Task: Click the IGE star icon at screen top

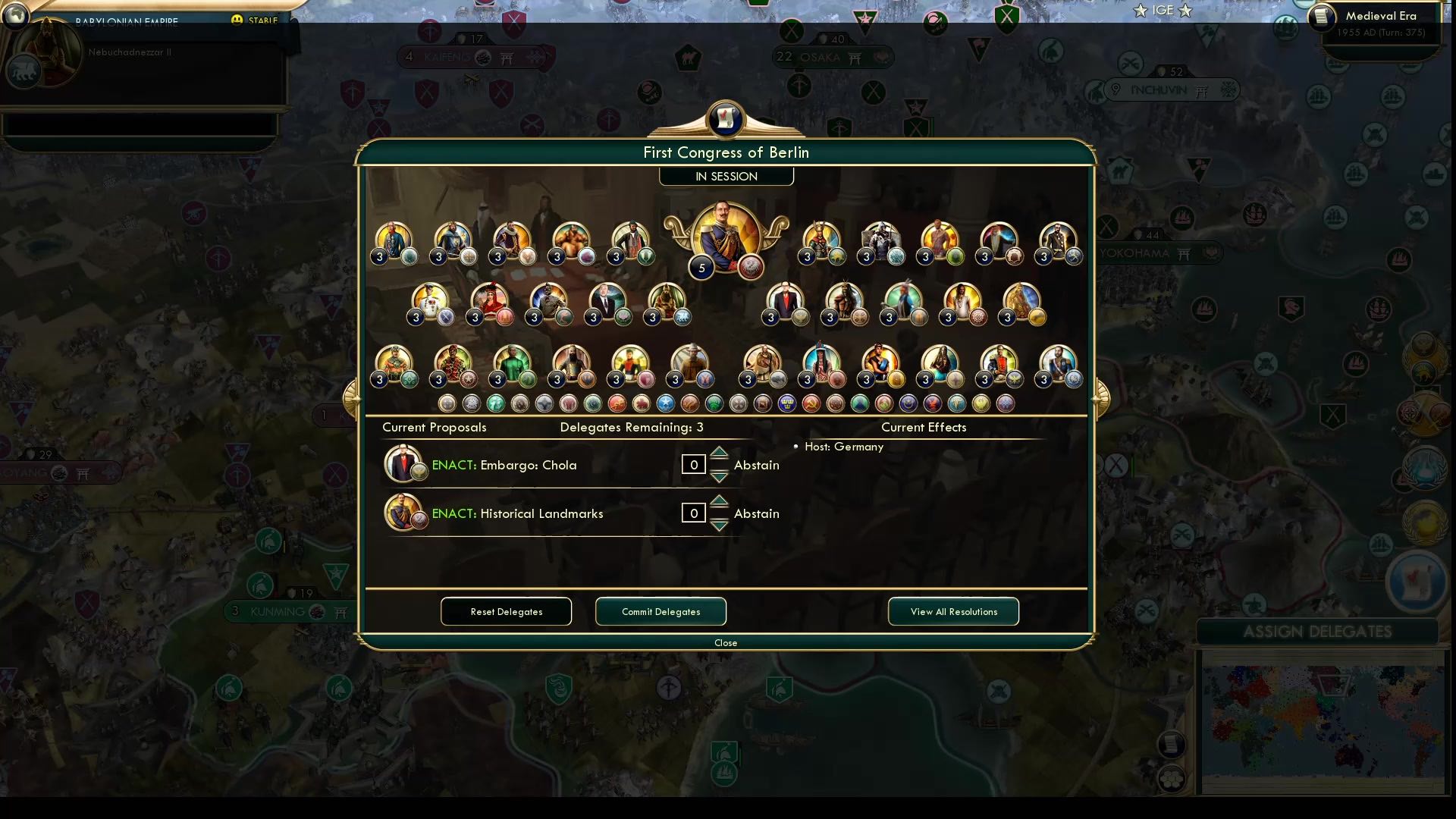Action: coord(1140,10)
